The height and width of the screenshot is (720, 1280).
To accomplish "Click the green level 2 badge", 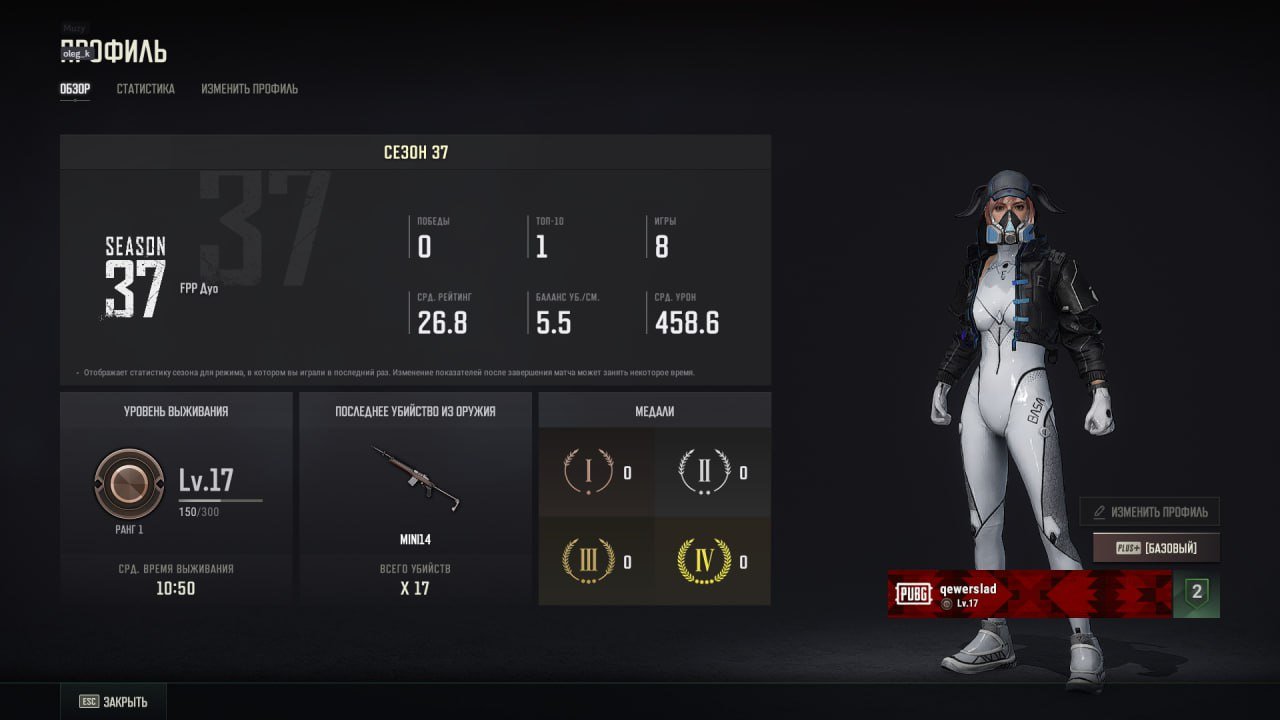I will click(1196, 594).
